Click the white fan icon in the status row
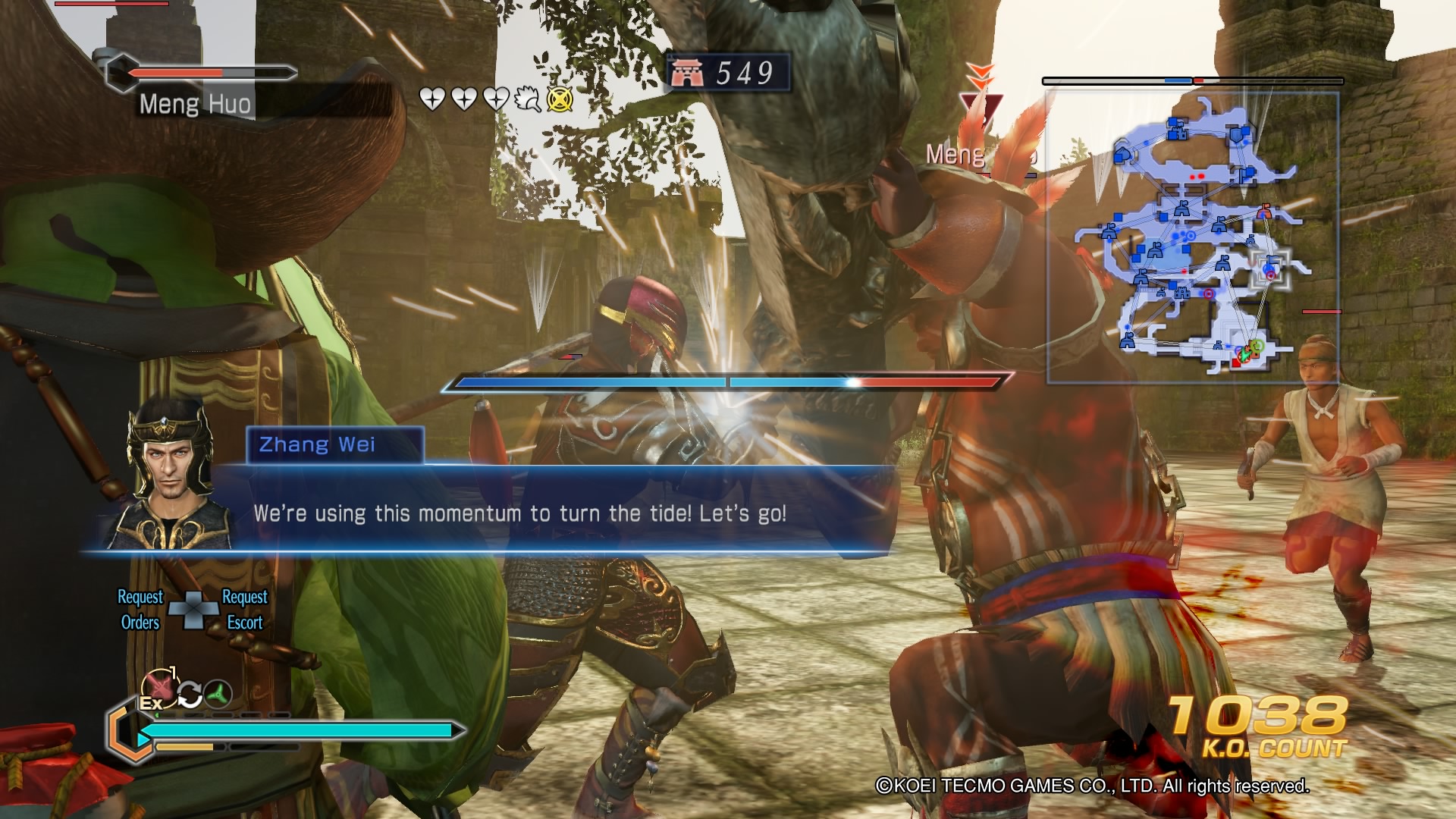 (x=526, y=97)
